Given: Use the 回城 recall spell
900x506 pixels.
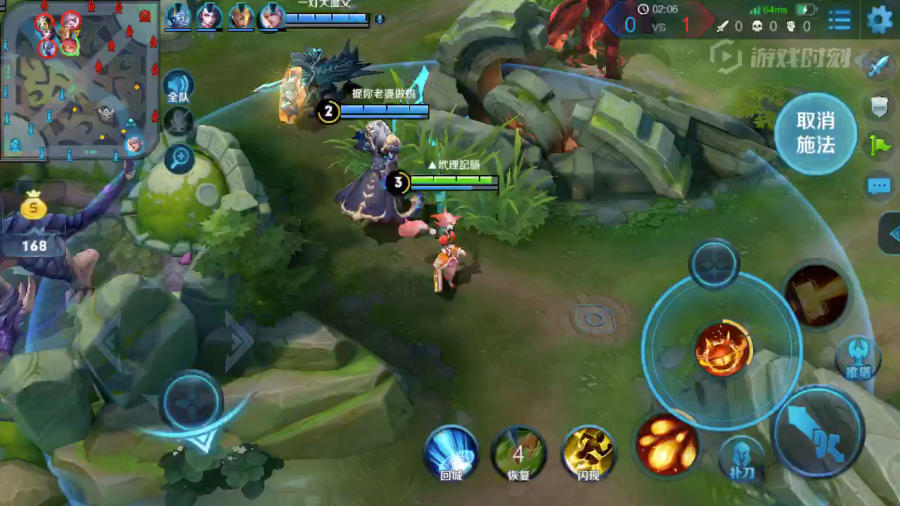Looking at the screenshot, I should point(450,452).
